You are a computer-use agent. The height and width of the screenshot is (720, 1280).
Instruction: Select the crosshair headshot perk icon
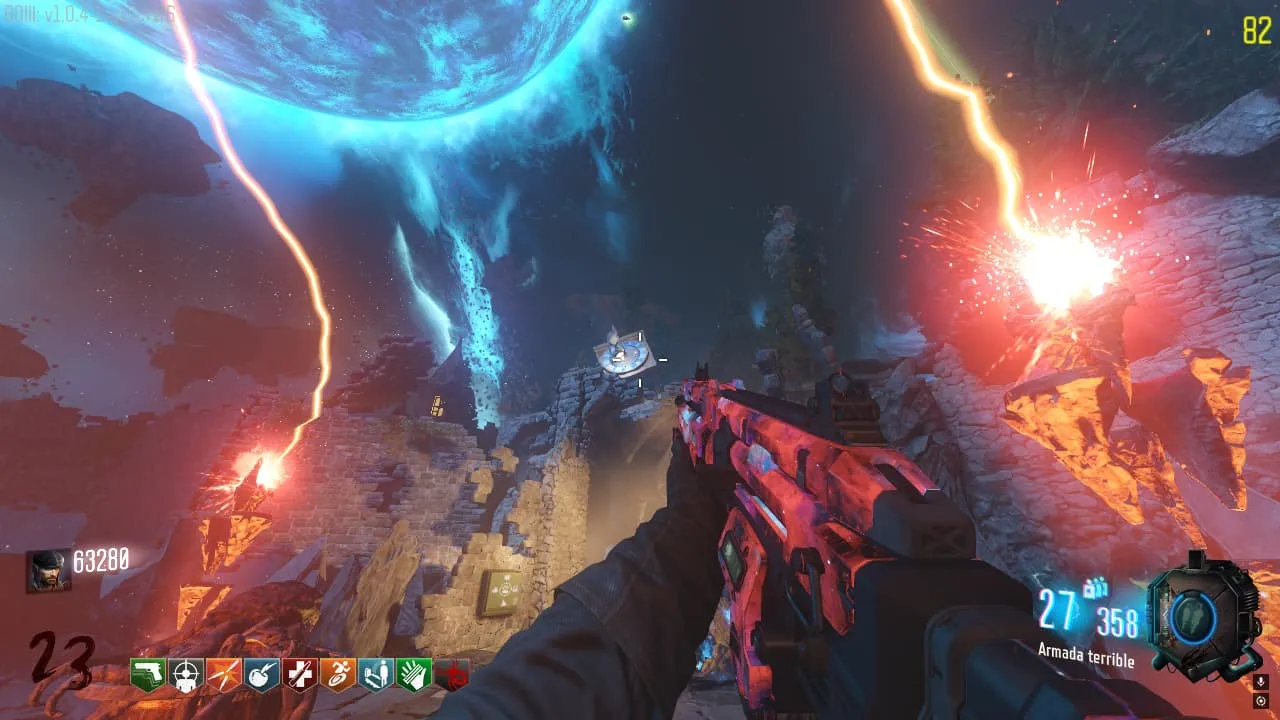point(186,674)
